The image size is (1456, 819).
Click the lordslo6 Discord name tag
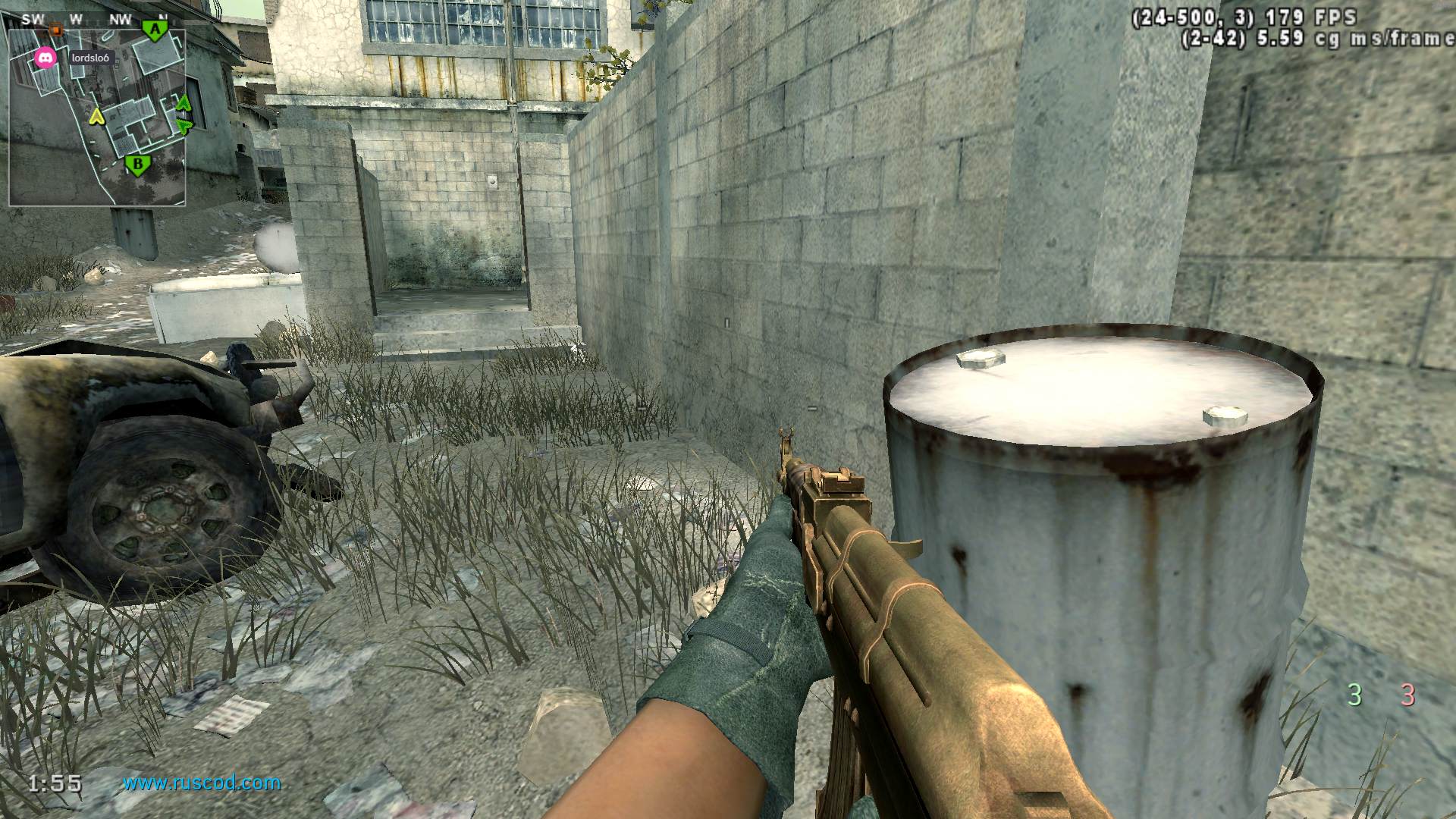(89, 58)
